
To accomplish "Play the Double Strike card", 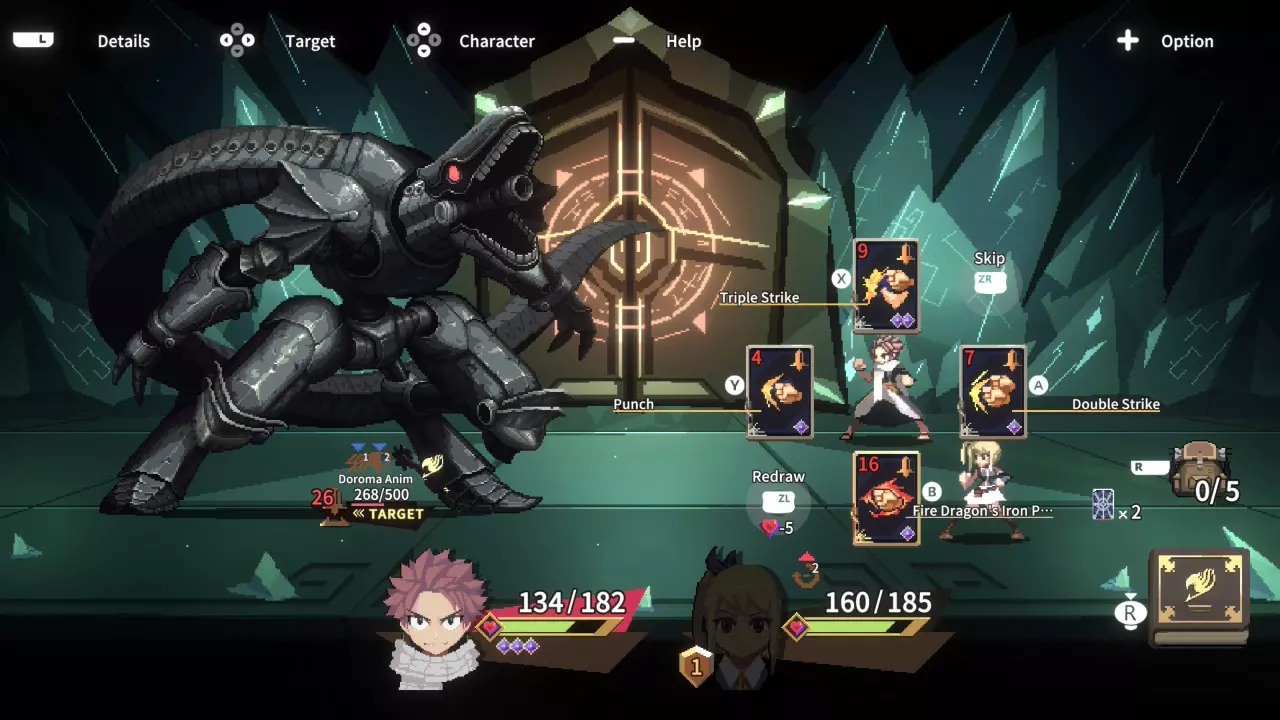I will (x=993, y=393).
